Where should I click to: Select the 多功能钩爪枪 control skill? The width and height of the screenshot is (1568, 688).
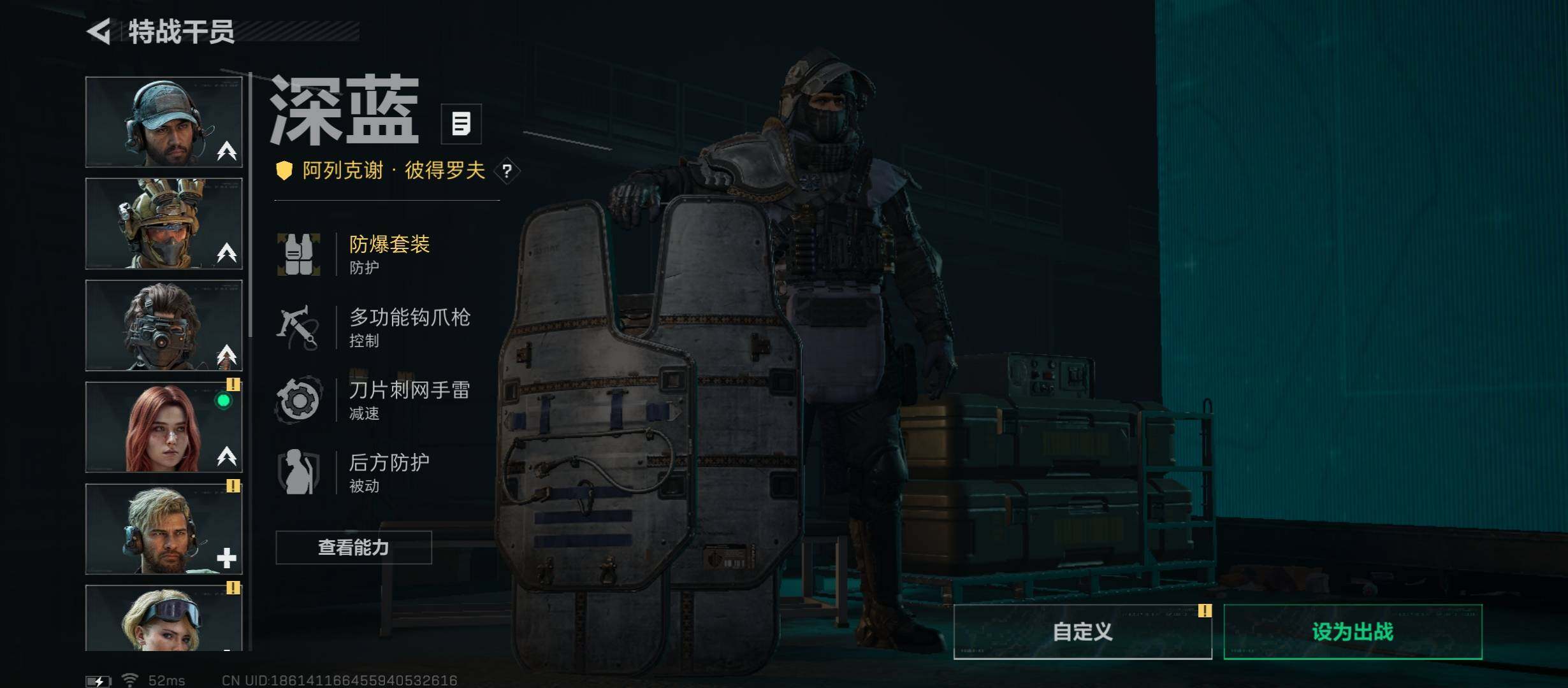tap(408, 327)
